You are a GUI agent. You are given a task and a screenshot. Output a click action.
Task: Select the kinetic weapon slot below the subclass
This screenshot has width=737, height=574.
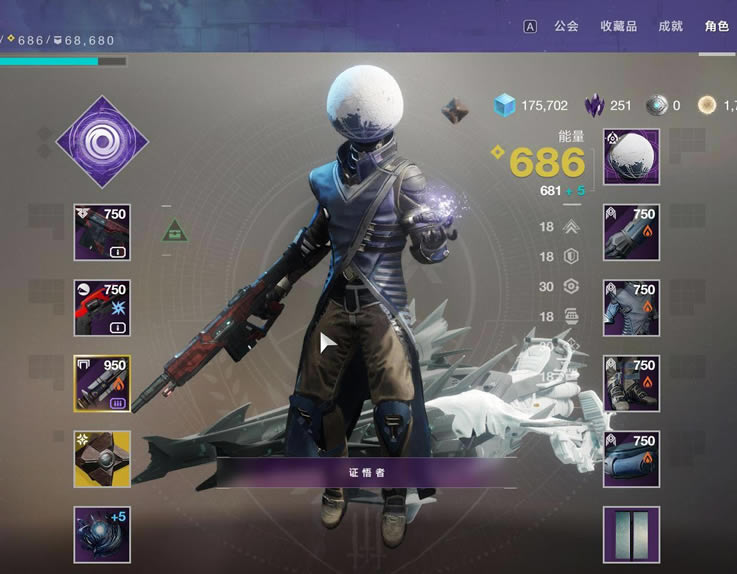[x=102, y=232]
